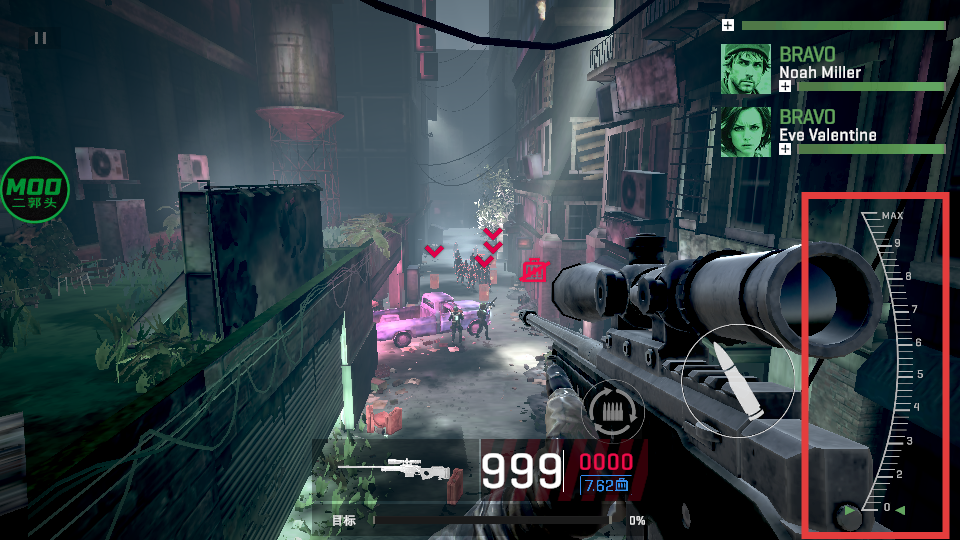Viewport: 960px width, 540px height.
Task: Select squadmate Eve Valentine's portrait
Action: point(746,132)
